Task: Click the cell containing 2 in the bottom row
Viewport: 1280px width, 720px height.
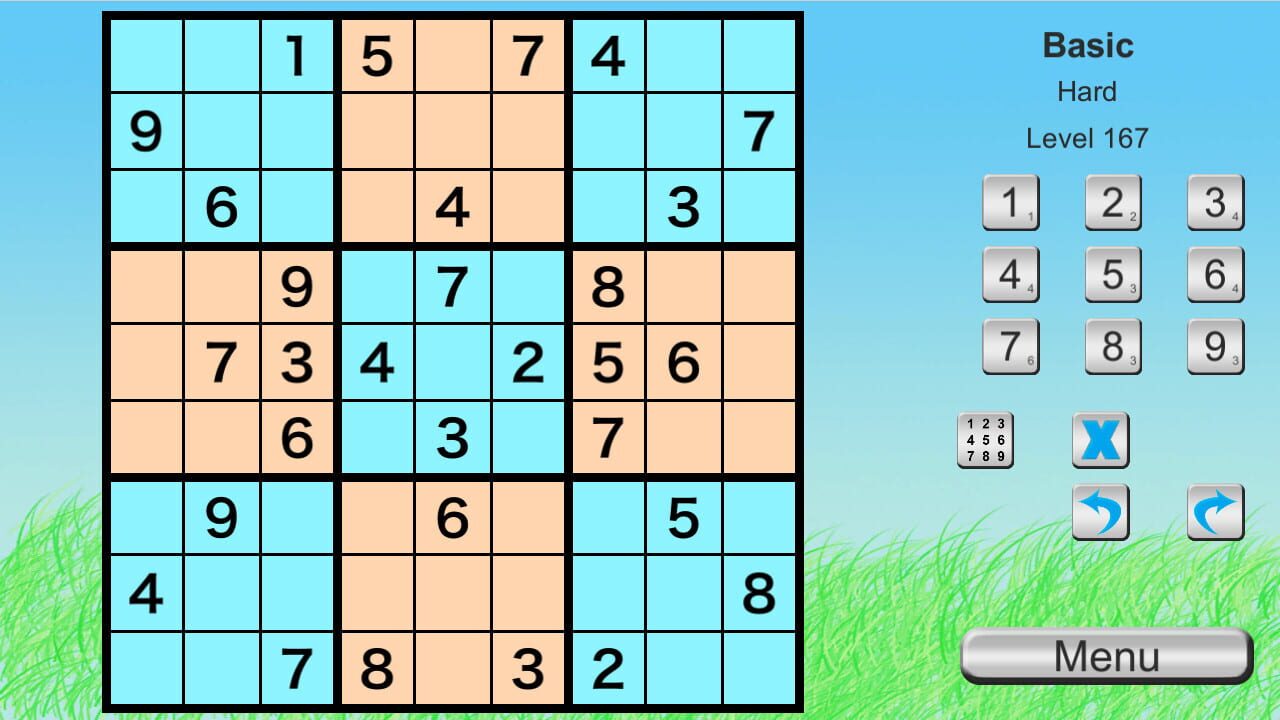Action: coord(607,668)
